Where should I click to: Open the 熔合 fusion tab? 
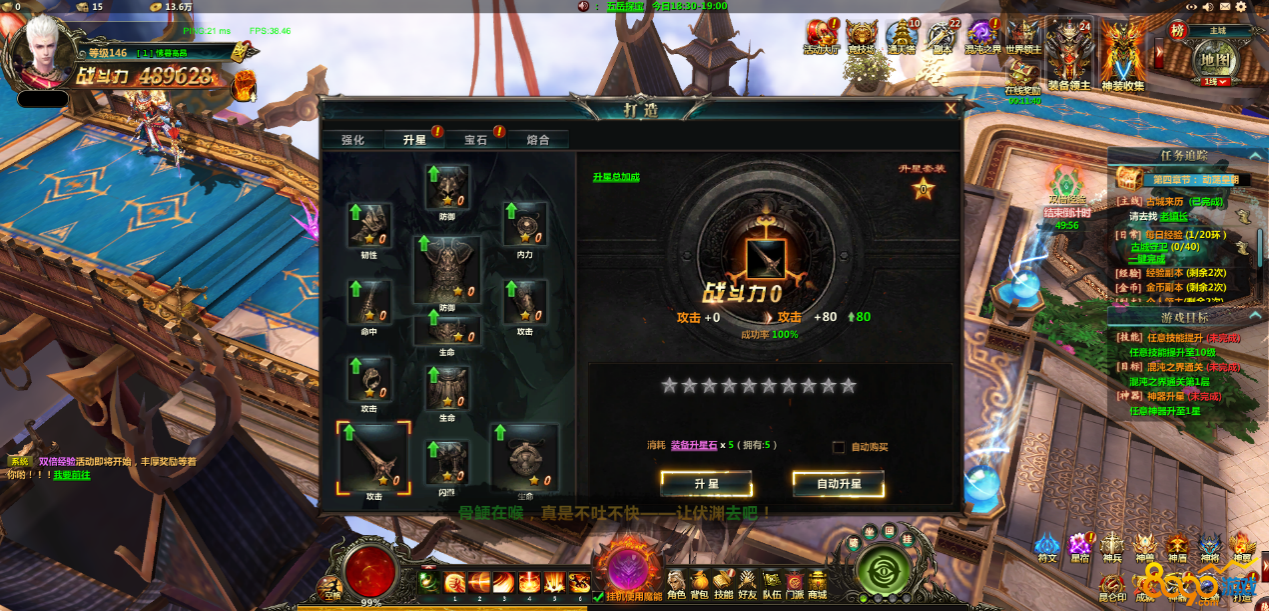[x=537, y=140]
